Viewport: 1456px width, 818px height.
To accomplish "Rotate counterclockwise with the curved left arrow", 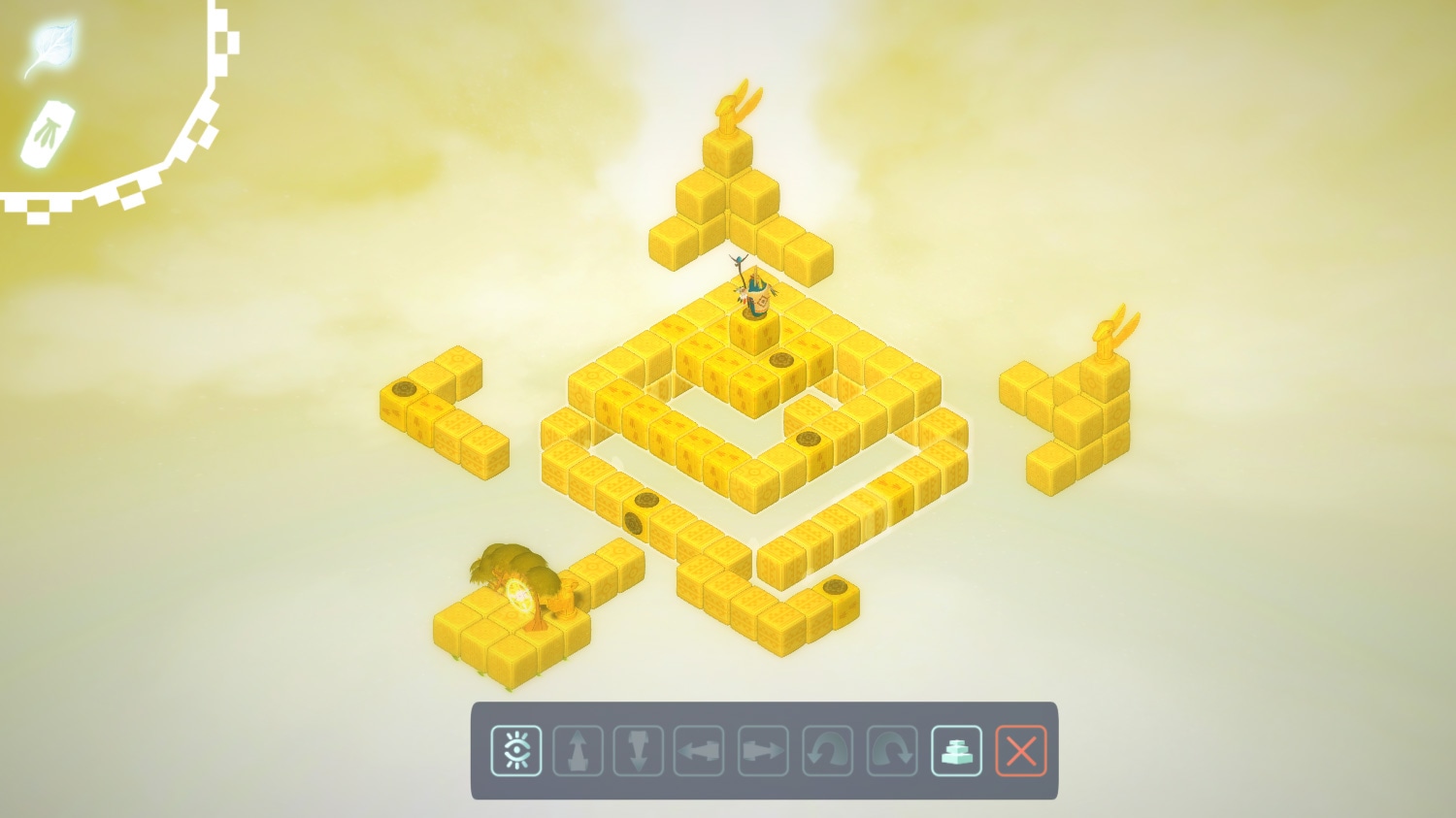I will [828, 751].
